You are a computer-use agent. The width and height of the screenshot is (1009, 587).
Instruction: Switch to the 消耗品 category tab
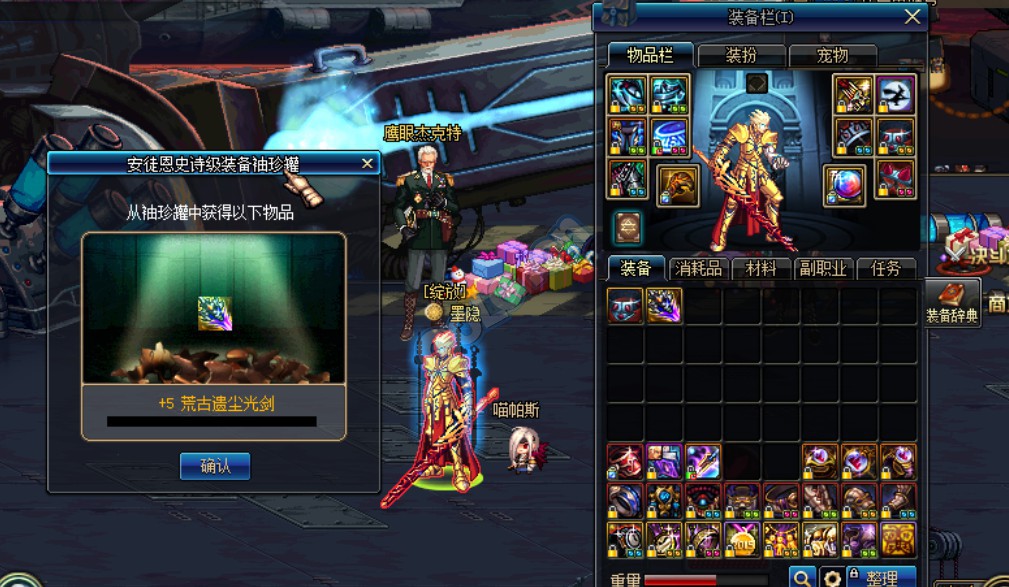coord(698,268)
